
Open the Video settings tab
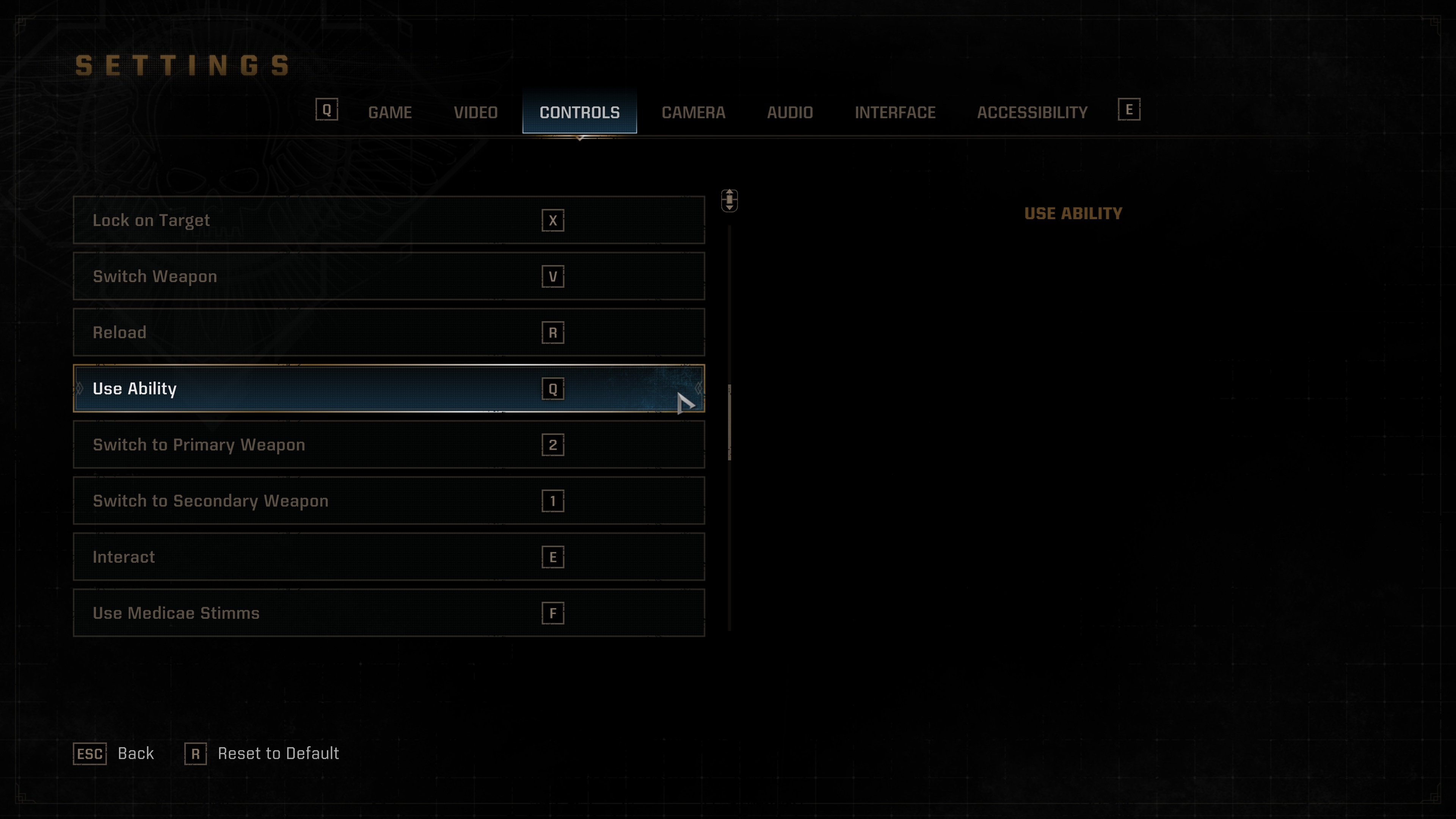(x=475, y=113)
